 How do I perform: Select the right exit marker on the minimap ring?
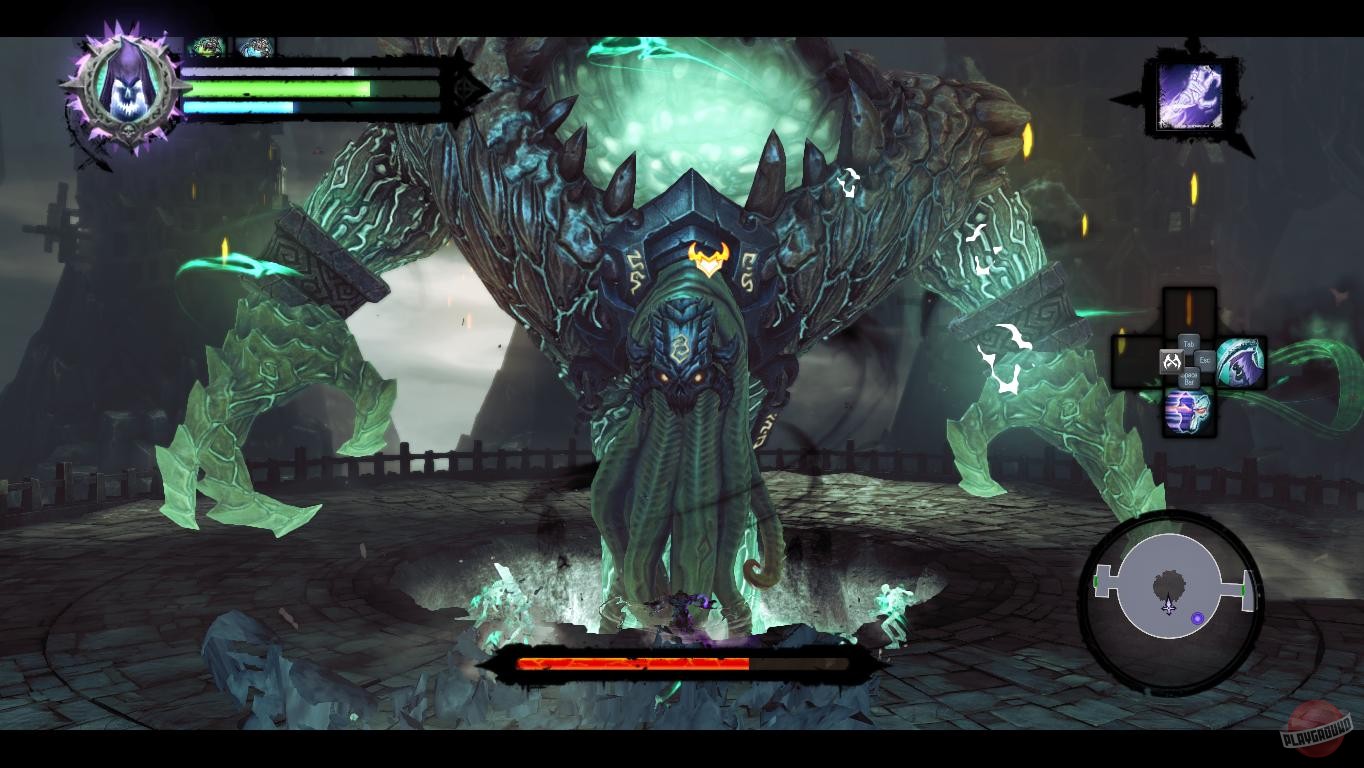tap(1244, 590)
